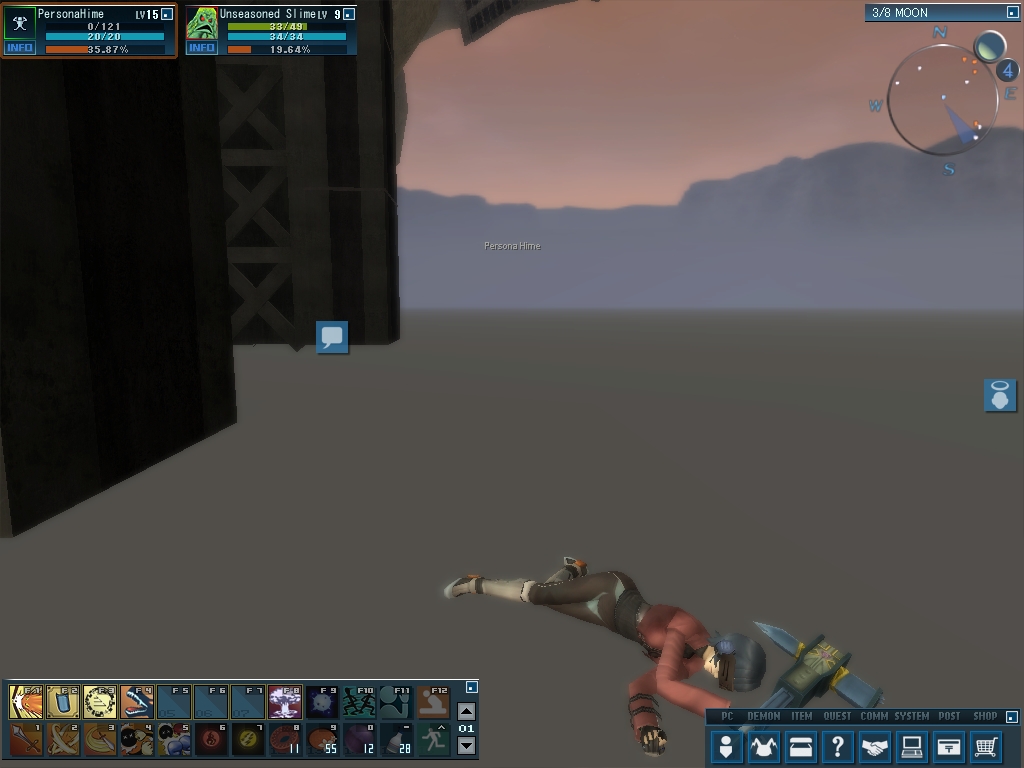
Task: Minimize the 3/8 MOON panel
Action: (1012, 13)
